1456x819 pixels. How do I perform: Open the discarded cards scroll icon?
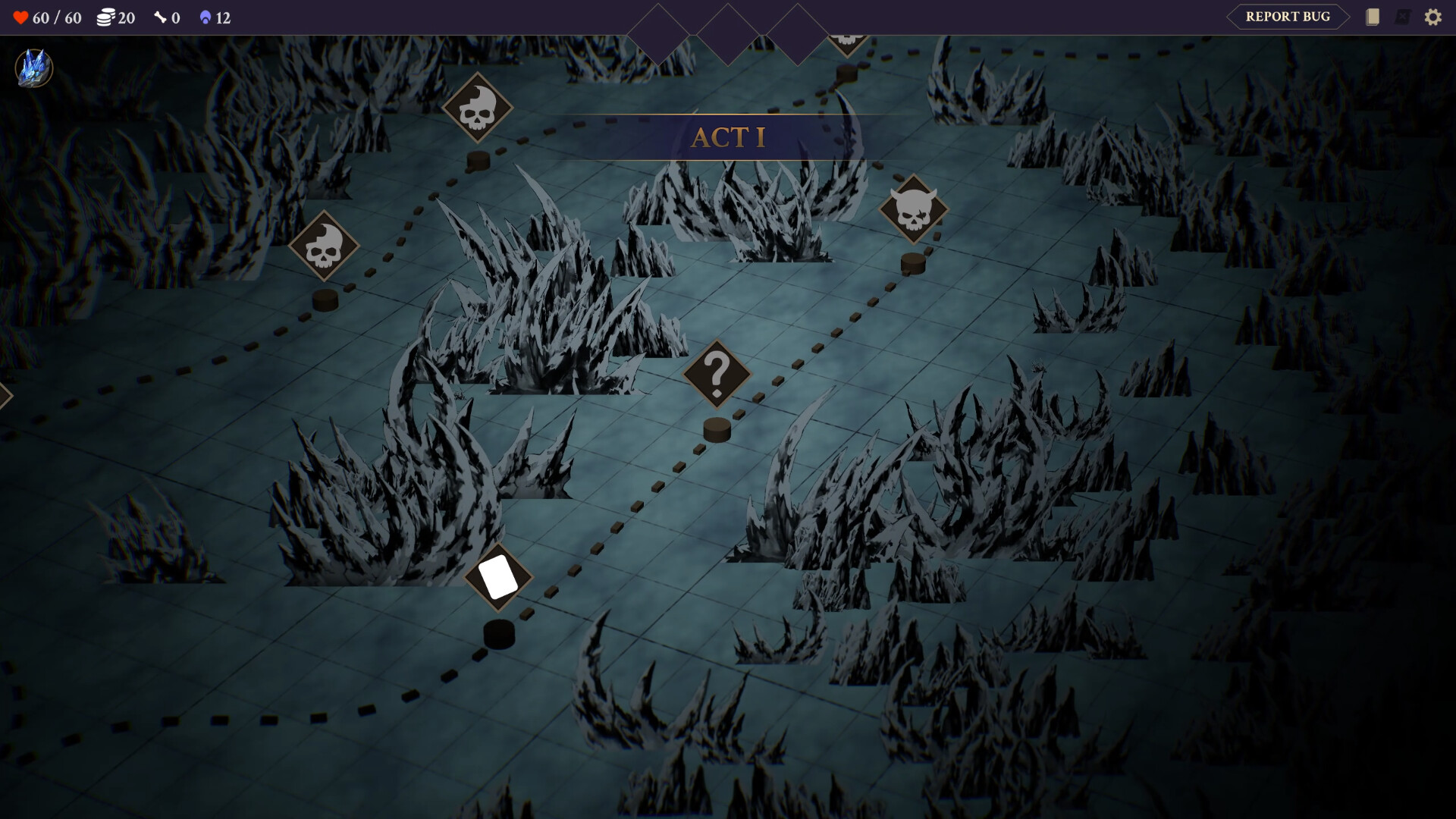point(1402,17)
